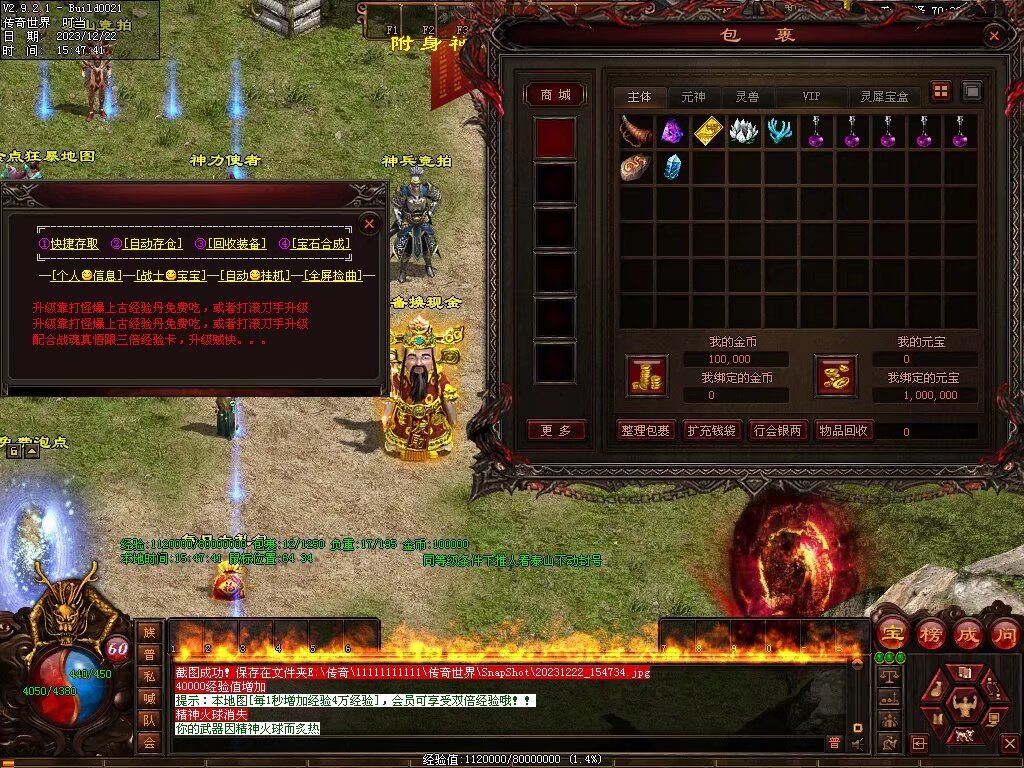The width and height of the screenshot is (1024, 768).
Task: Click the 扩充钱袋 expand purse button
Action: click(711, 431)
